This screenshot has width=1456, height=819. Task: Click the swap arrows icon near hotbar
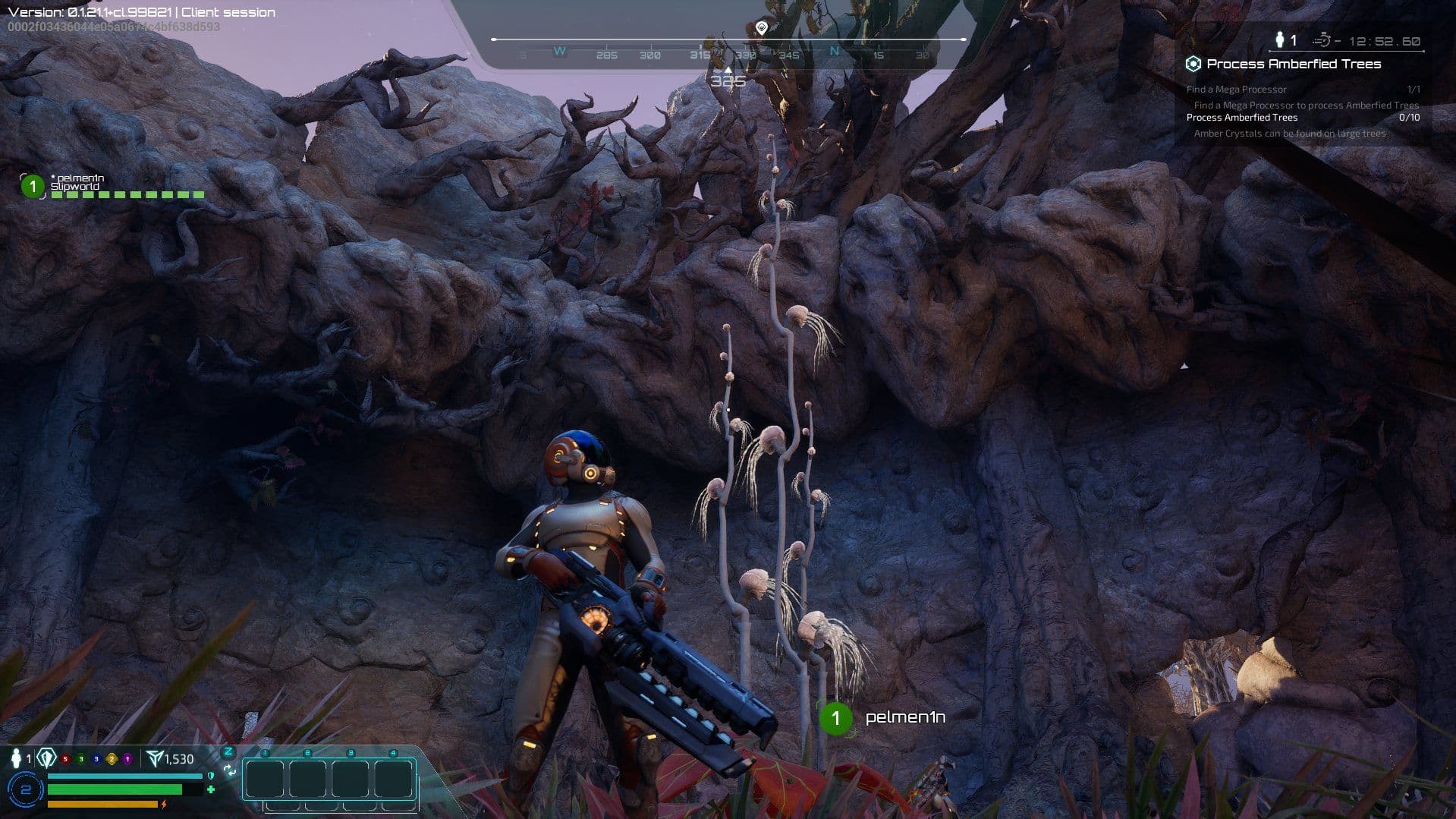(x=230, y=771)
